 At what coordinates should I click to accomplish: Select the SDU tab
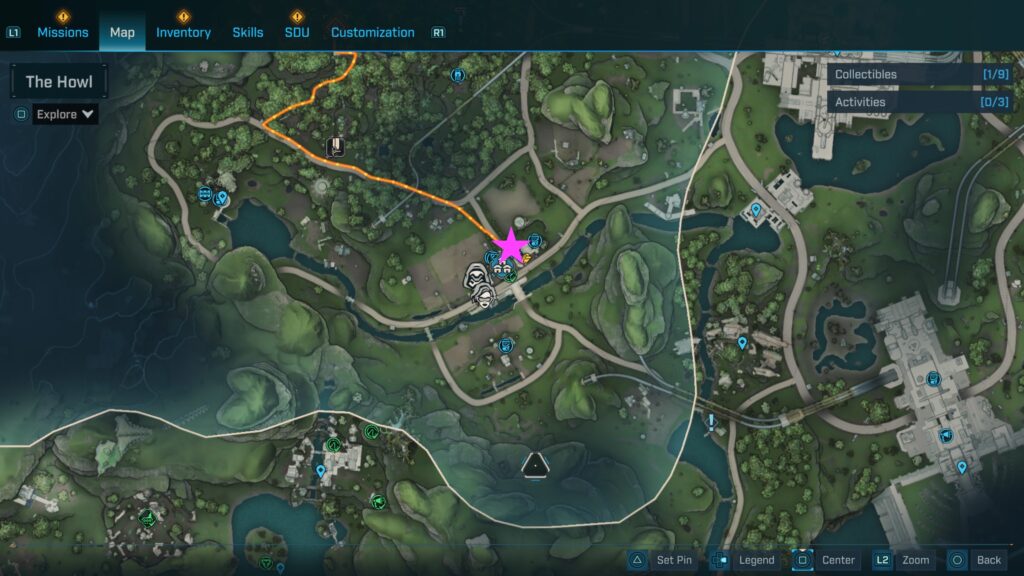(297, 32)
